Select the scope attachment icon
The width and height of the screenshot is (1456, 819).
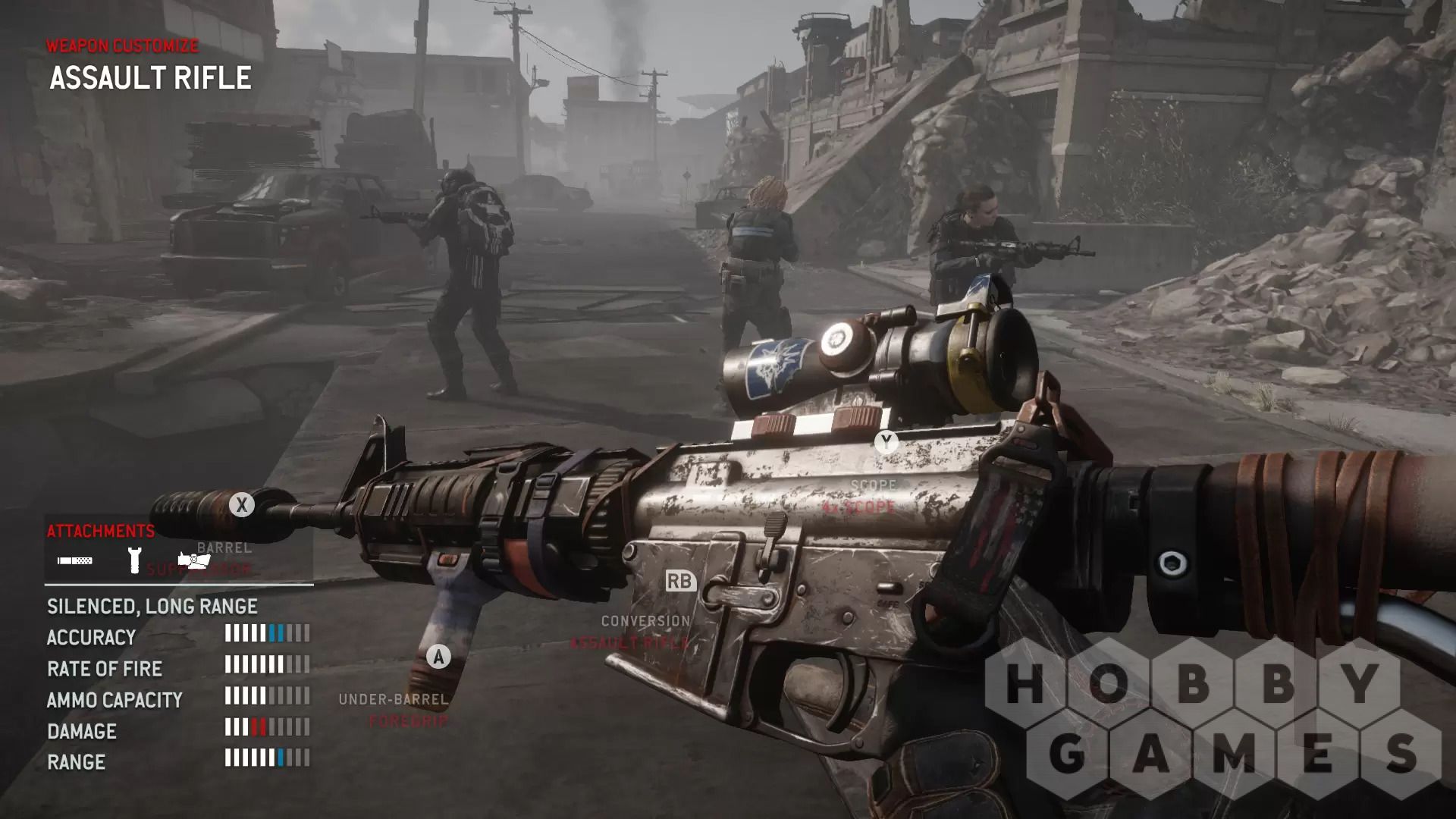pos(194,560)
